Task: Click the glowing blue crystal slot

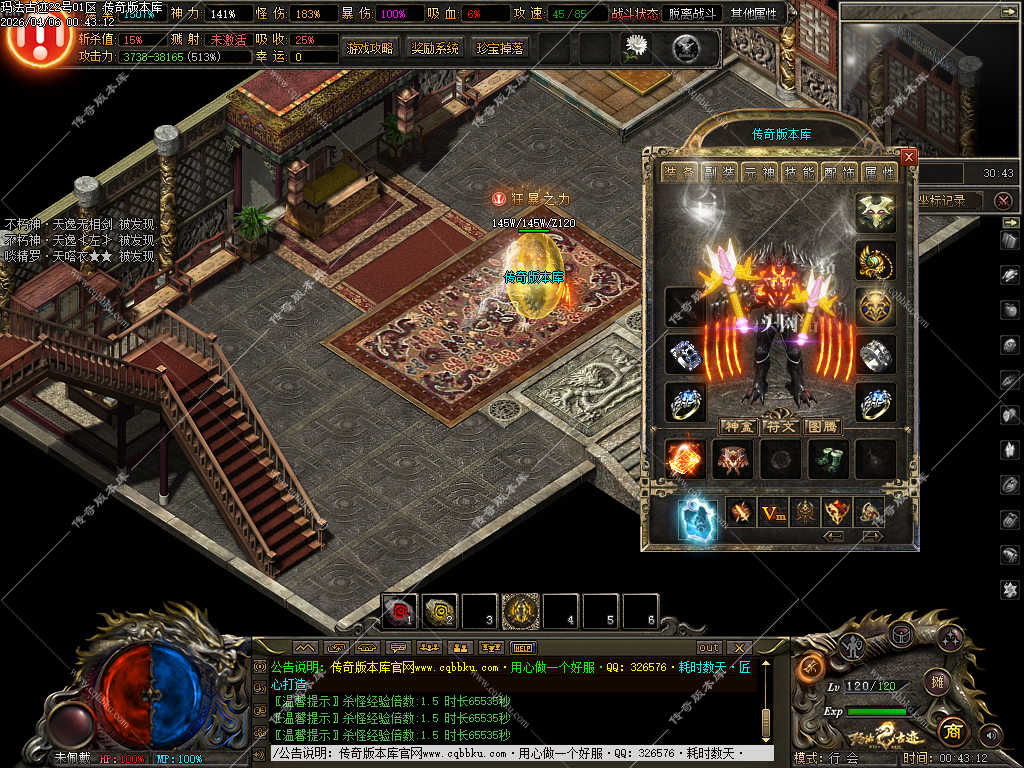Action: tap(697, 519)
